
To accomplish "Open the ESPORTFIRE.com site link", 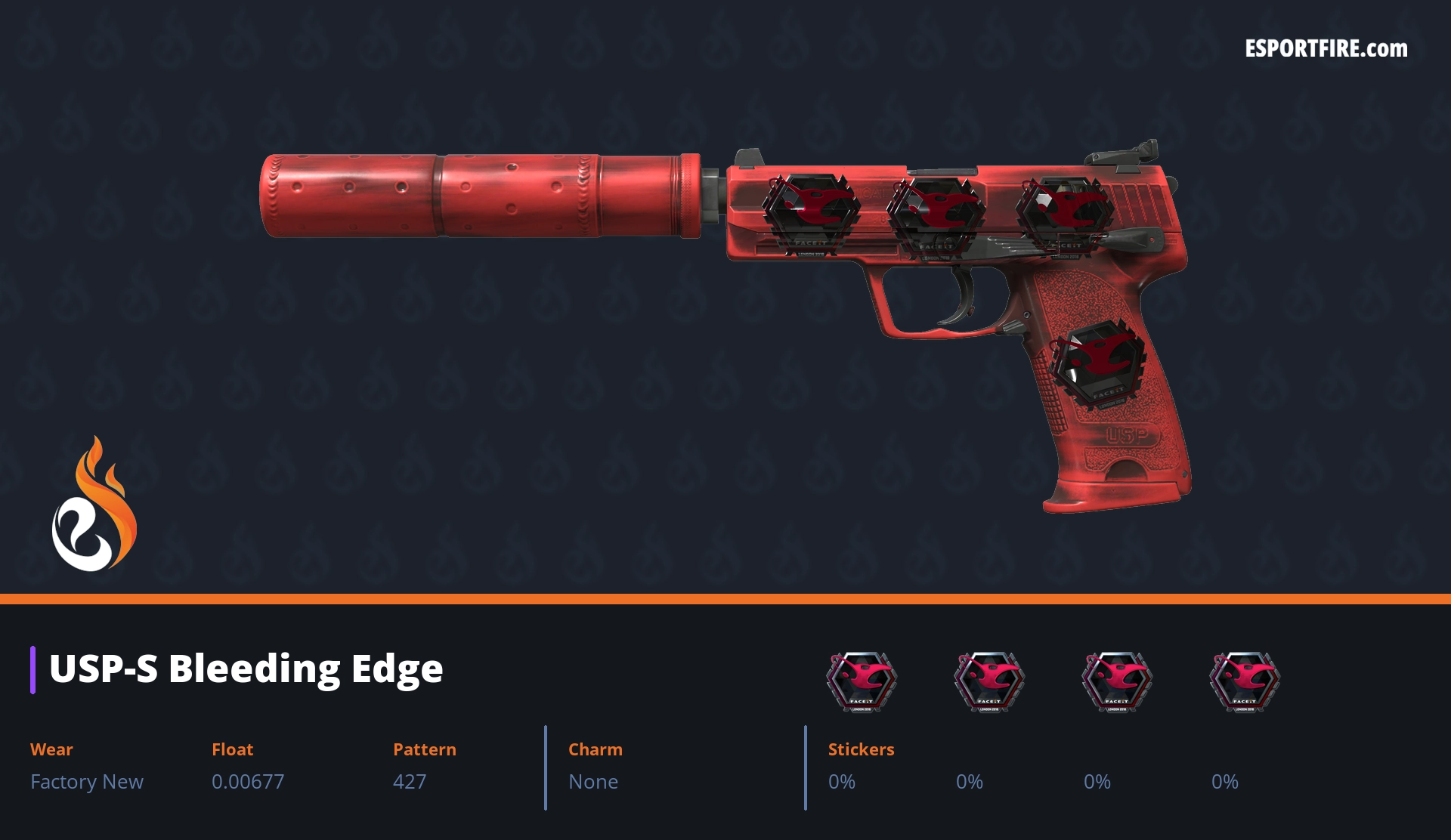I will click(x=1326, y=49).
